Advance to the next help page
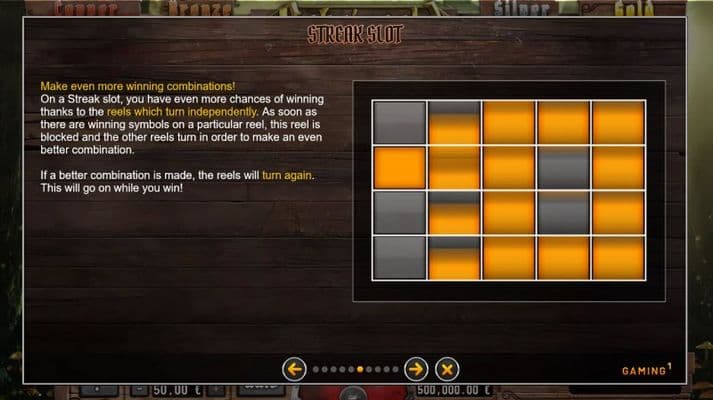Viewport: 713px width, 400px height. 416,368
